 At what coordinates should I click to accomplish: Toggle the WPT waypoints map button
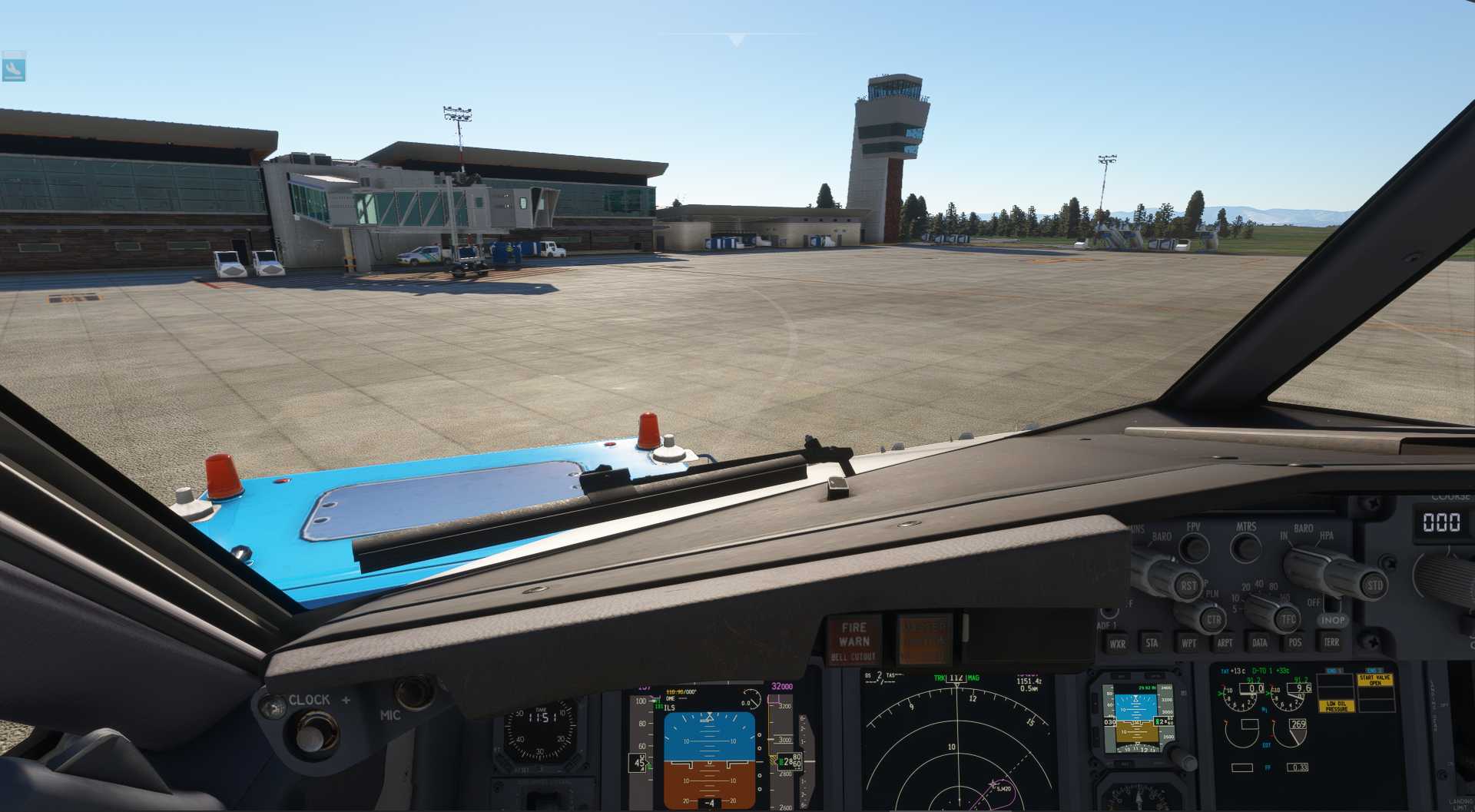click(x=1188, y=643)
